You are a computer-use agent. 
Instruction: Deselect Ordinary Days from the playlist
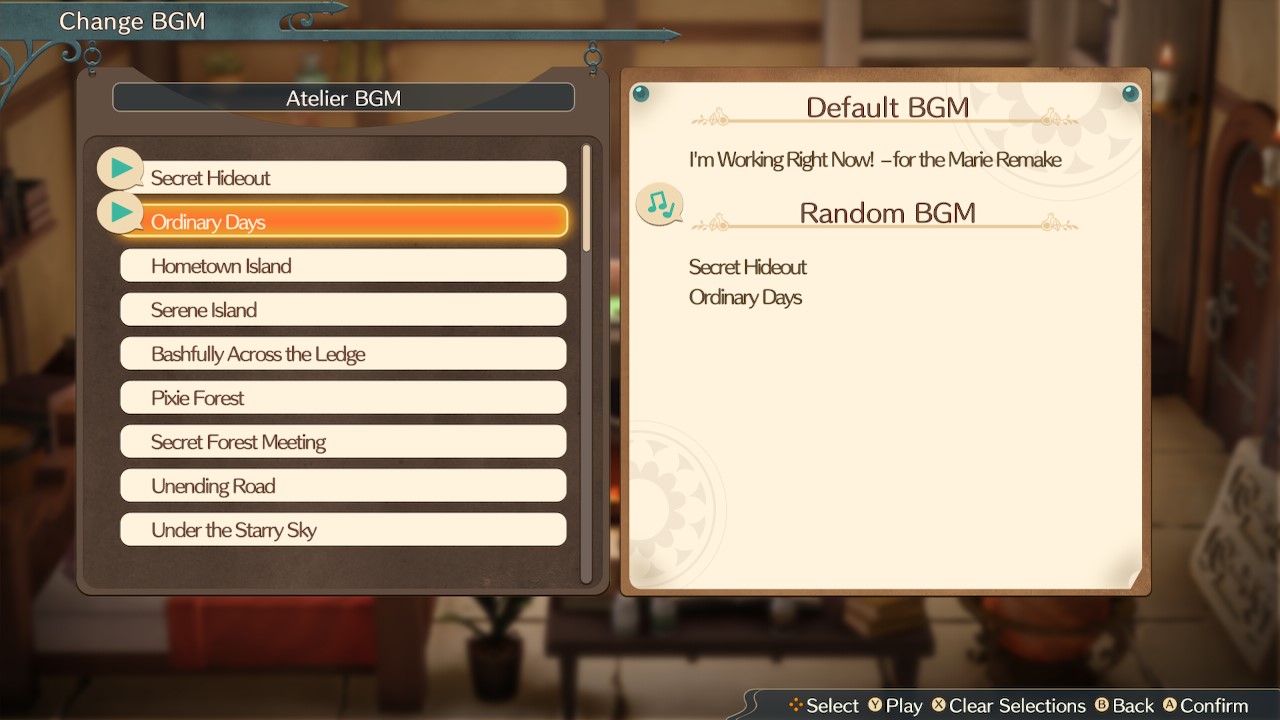click(343, 222)
